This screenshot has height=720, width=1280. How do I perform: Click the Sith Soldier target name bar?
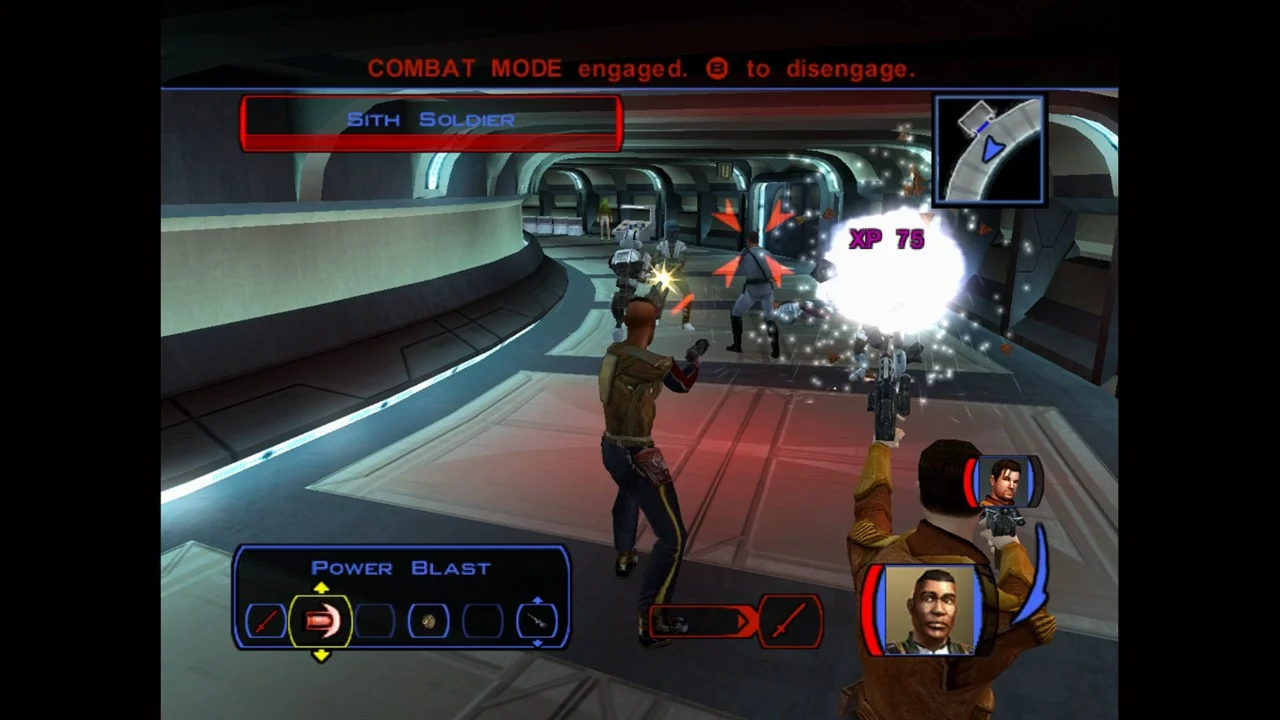tap(431, 122)
